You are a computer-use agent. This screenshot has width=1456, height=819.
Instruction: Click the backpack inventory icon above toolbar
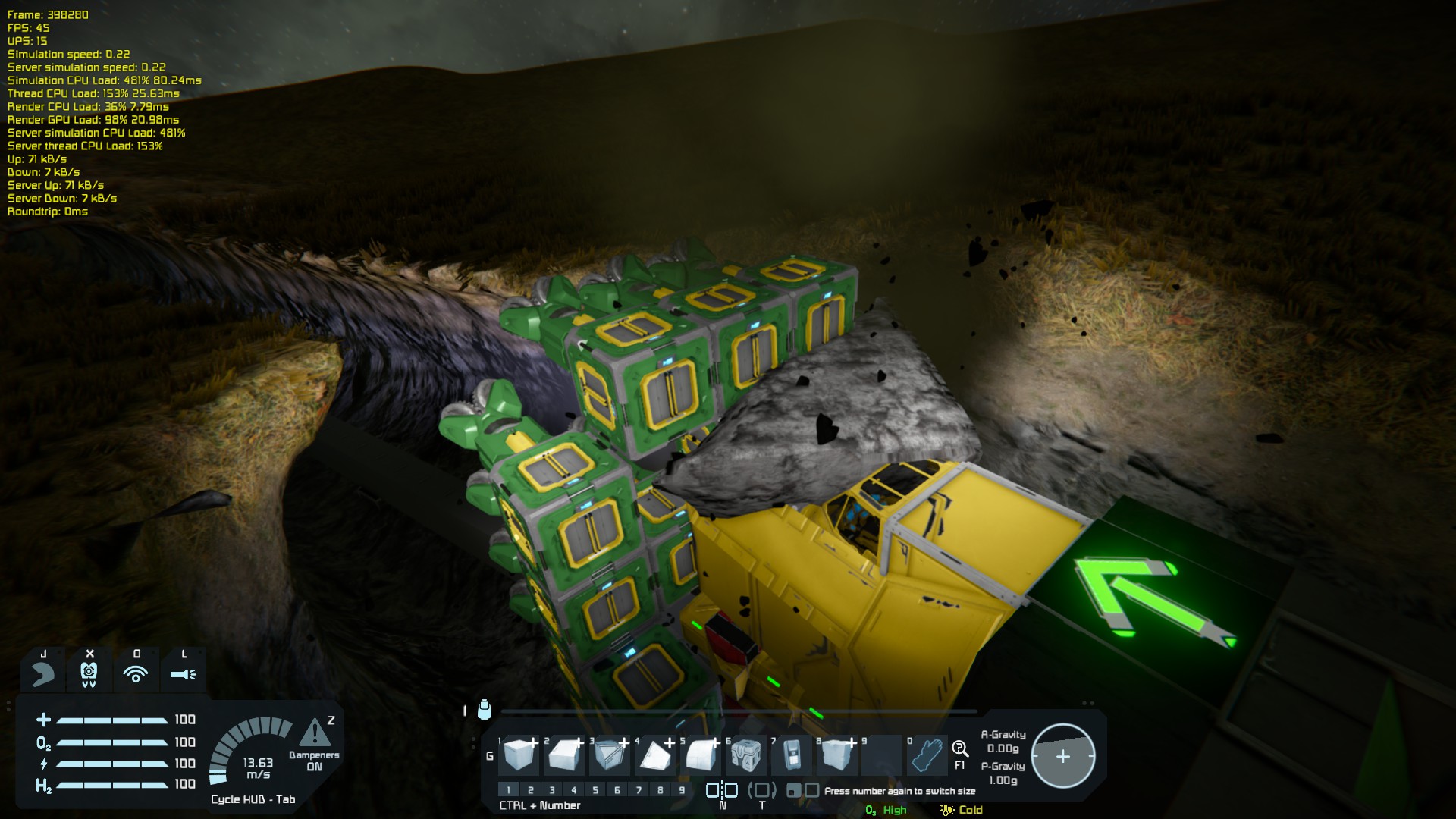pos(485,710)
